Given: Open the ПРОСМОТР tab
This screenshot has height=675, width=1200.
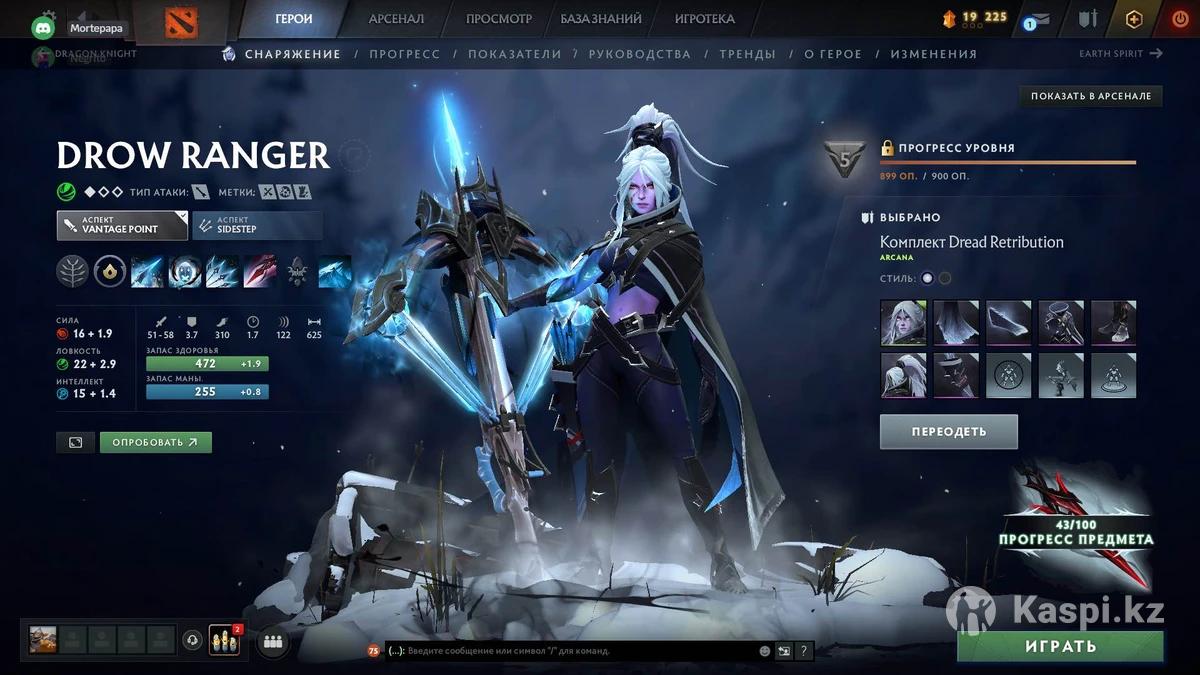Looking at the screenshot, I should pyautogui.click(x=499, y=19).
